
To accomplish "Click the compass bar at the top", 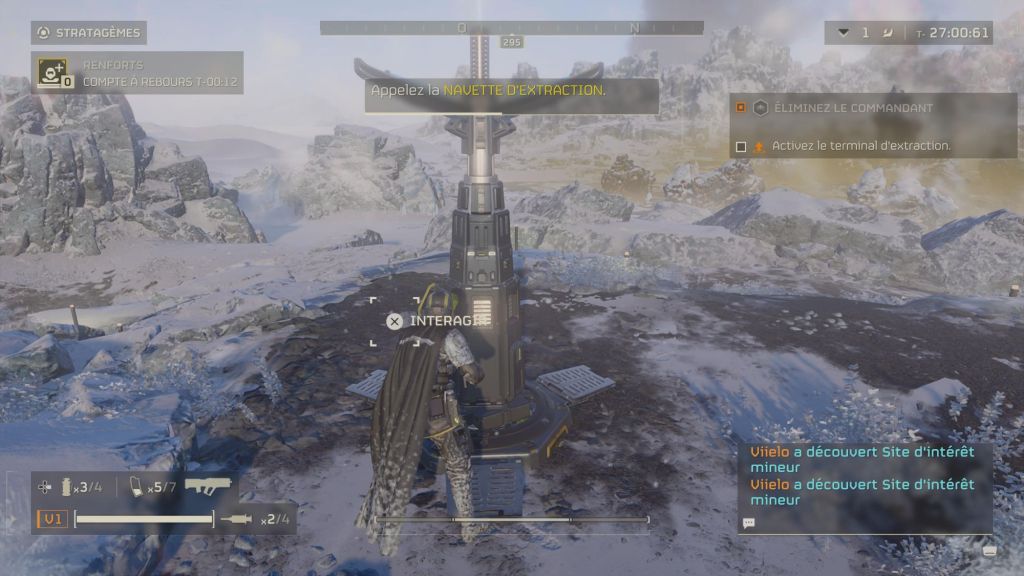I will (x=511, y=28).
